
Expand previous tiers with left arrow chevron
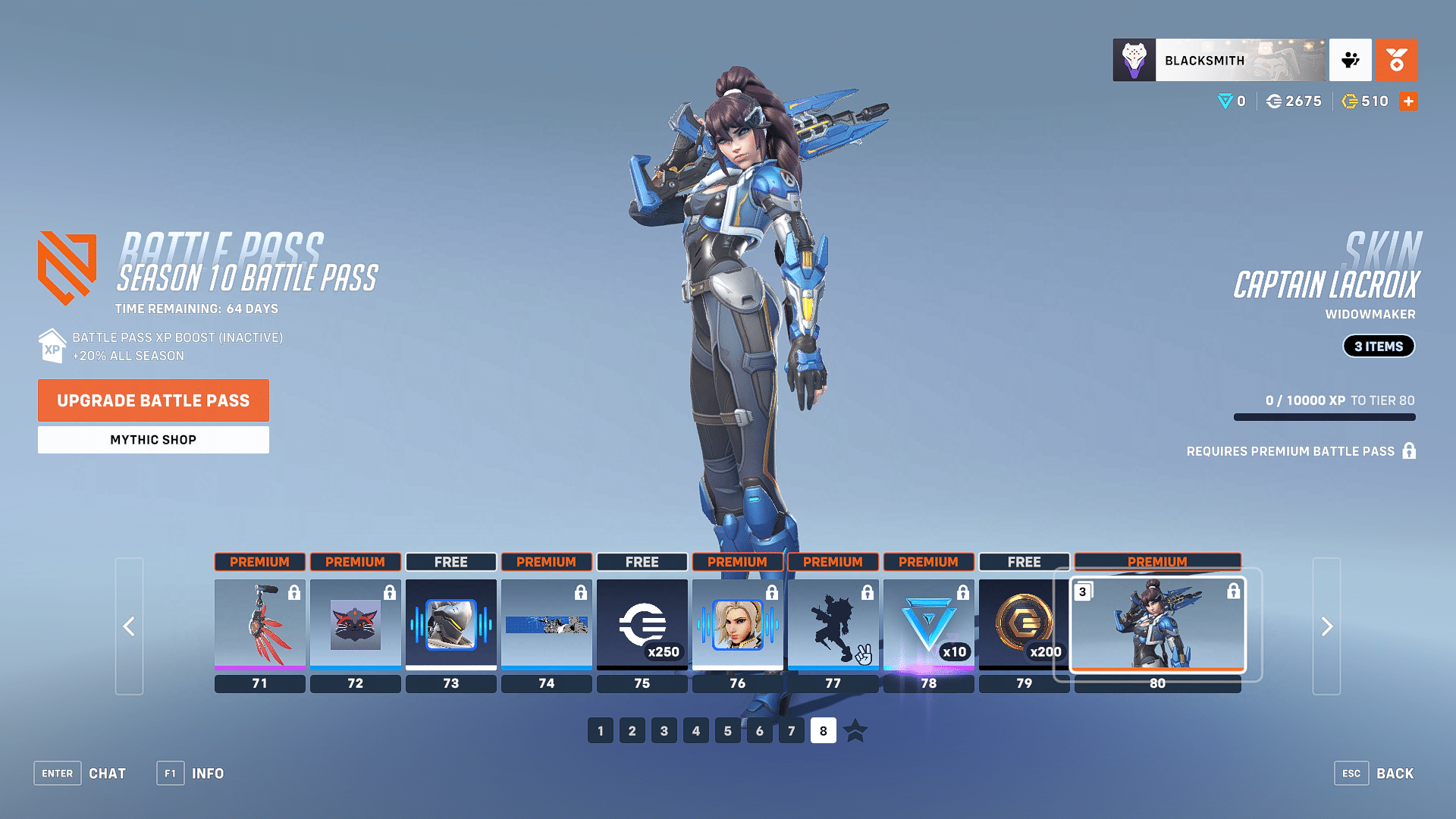click(x=129, y=627)
